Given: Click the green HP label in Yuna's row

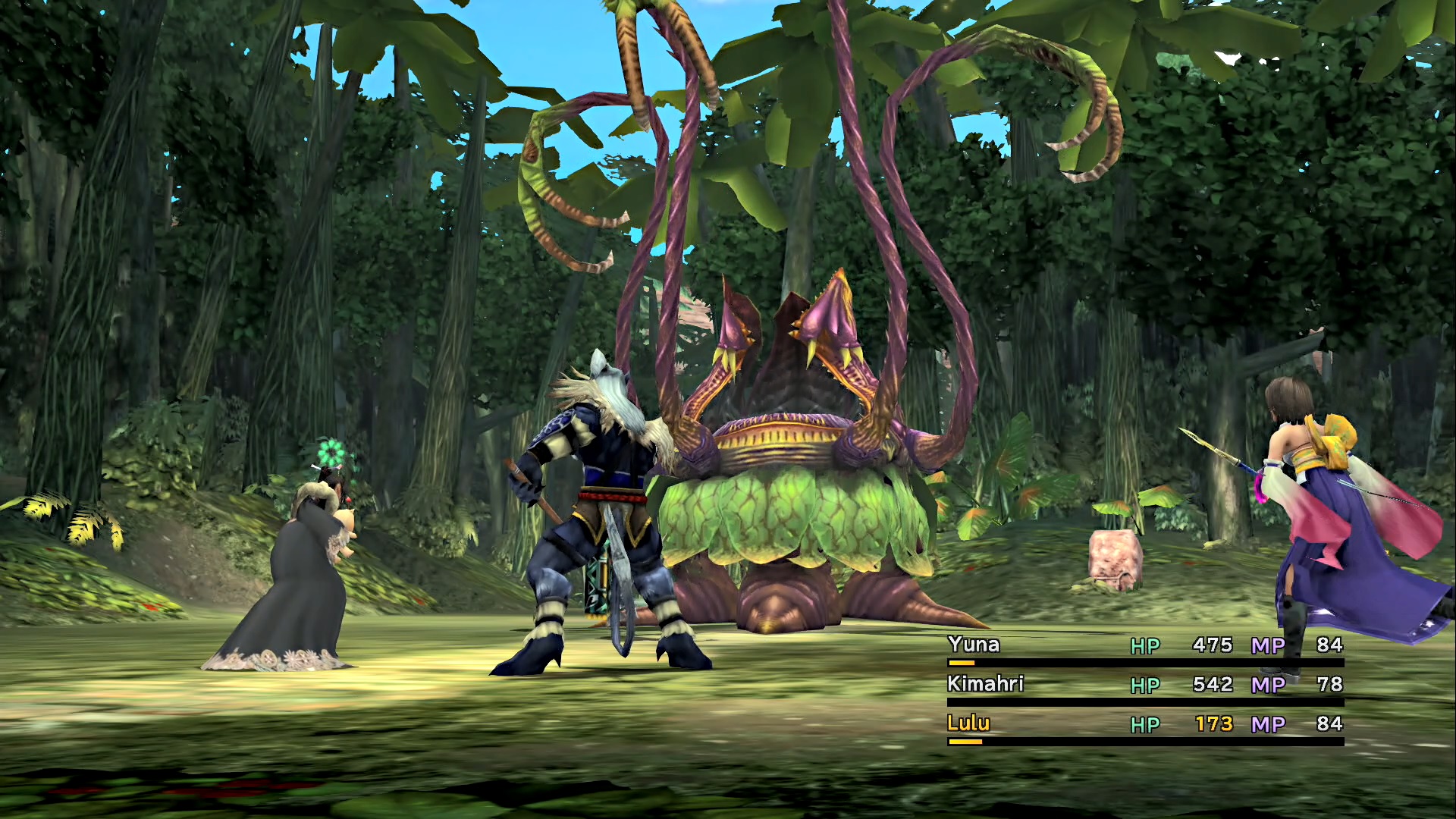Looking at the screenshot, I should [x=1147, y=646].
